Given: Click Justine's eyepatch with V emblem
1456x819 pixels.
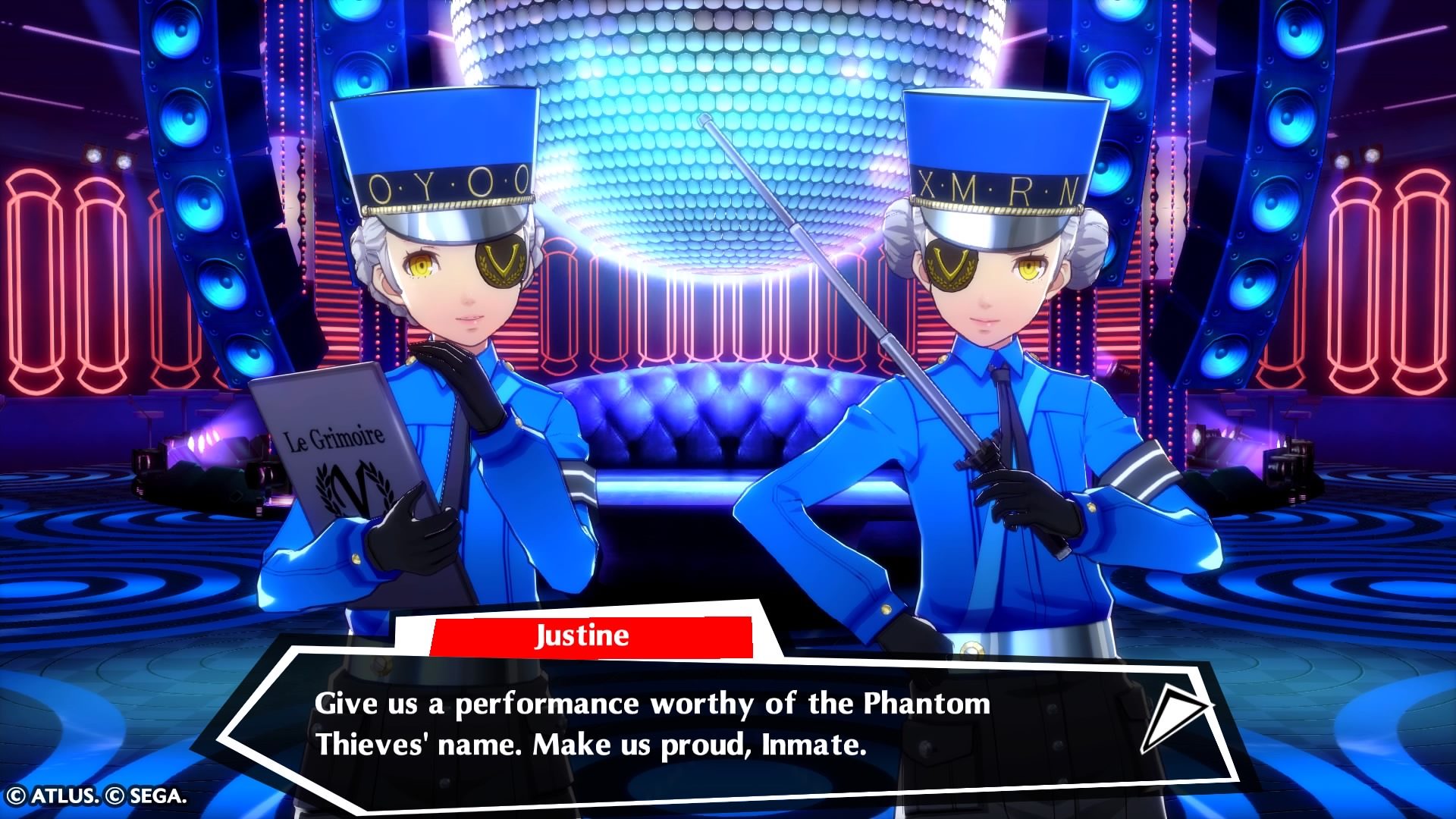Looking at the screenshot, I should tap(500, 262).
